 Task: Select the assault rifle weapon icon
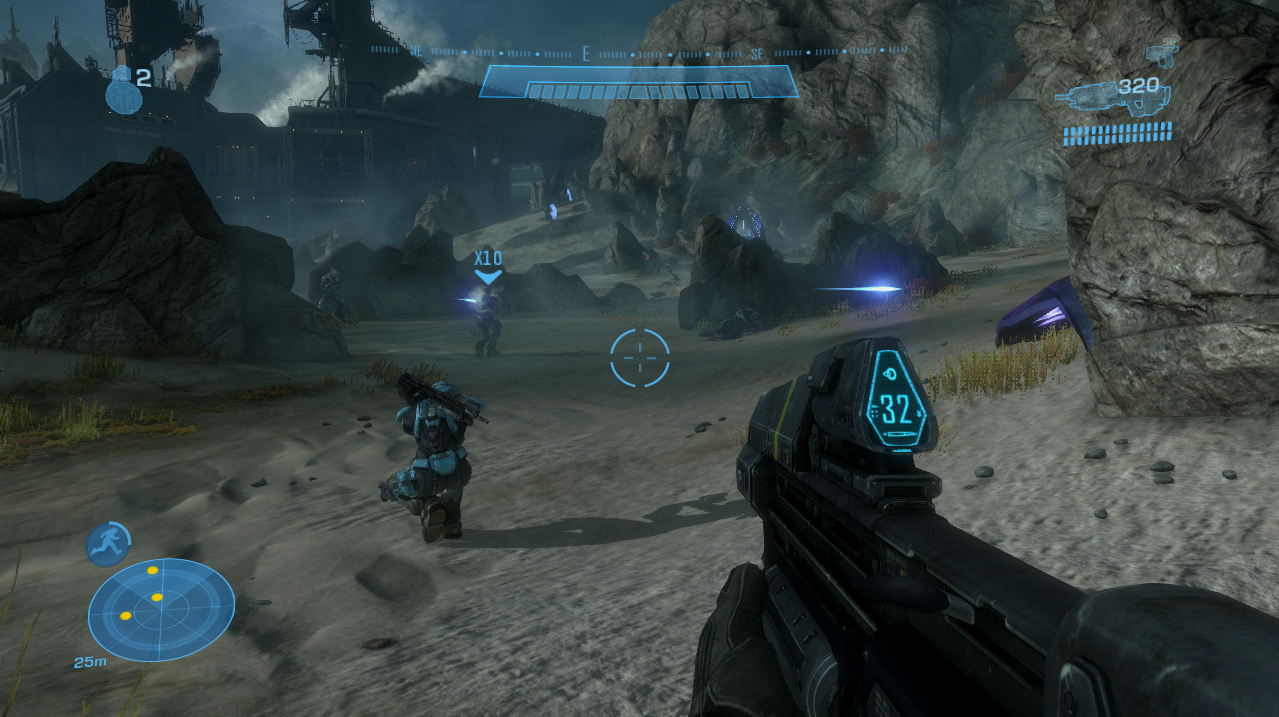pos(1096,98)
